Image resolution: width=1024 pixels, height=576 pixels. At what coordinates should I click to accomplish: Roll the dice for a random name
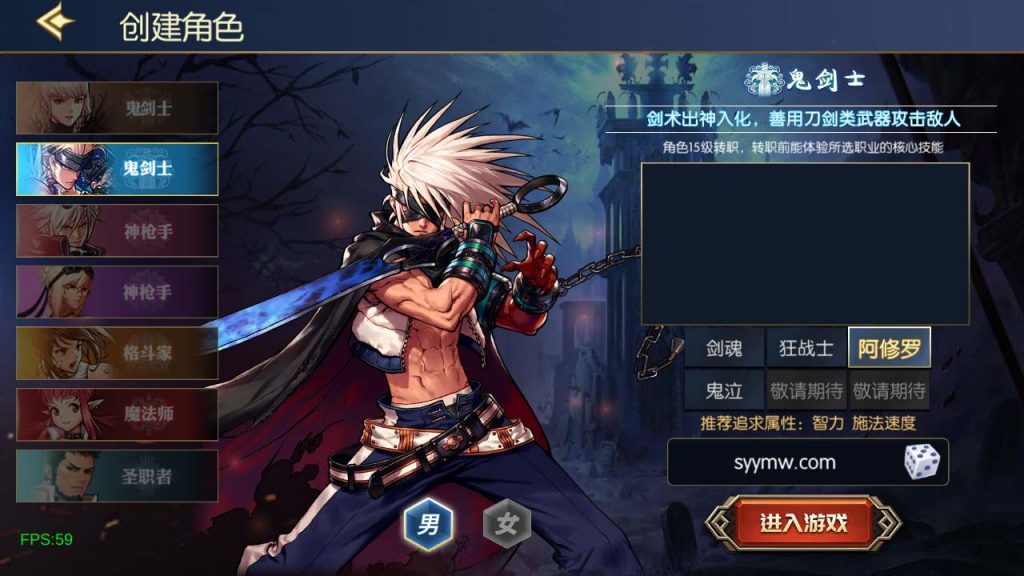tap(921, 462)
